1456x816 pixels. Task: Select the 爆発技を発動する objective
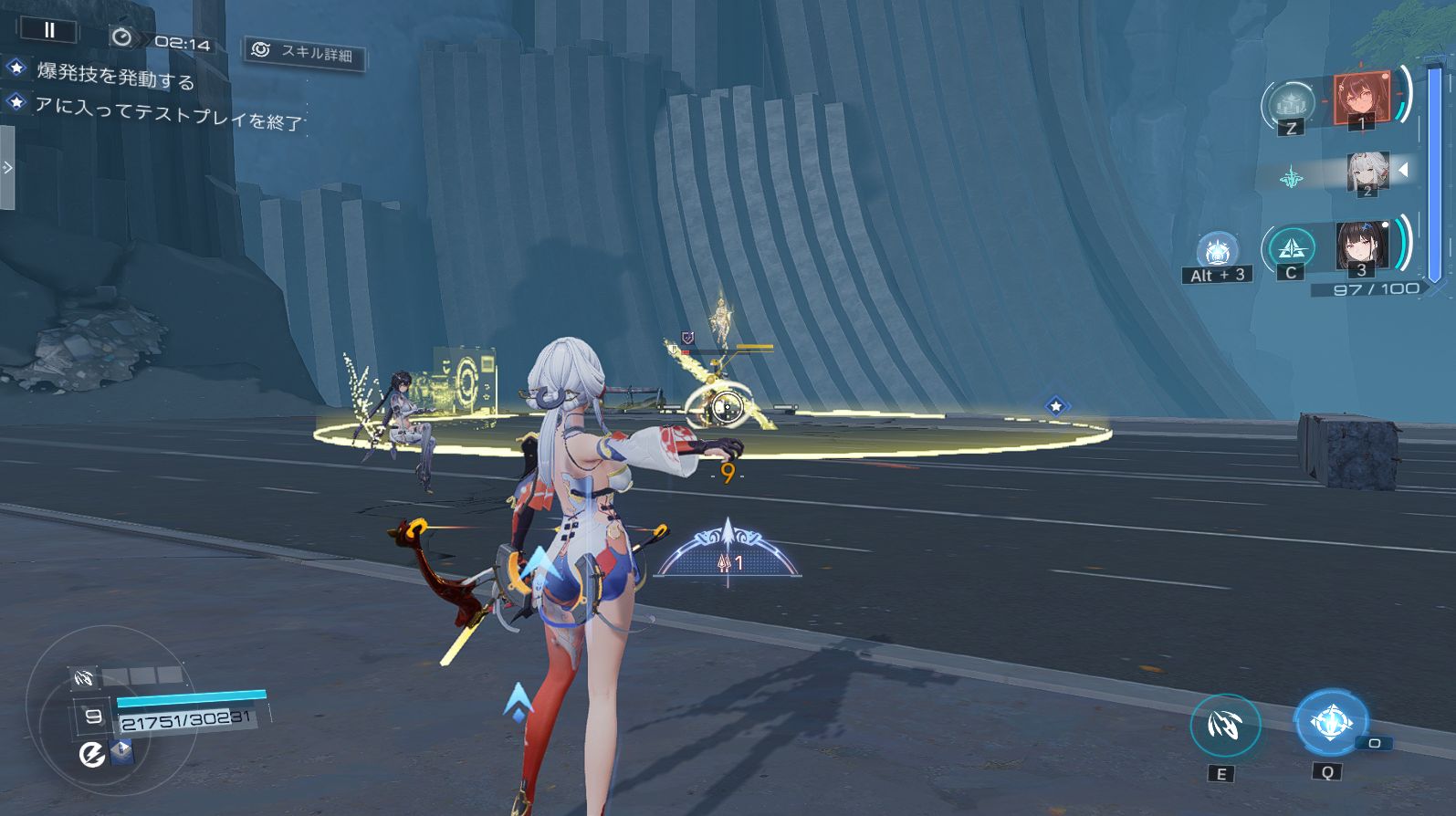[x=115, y=75]
